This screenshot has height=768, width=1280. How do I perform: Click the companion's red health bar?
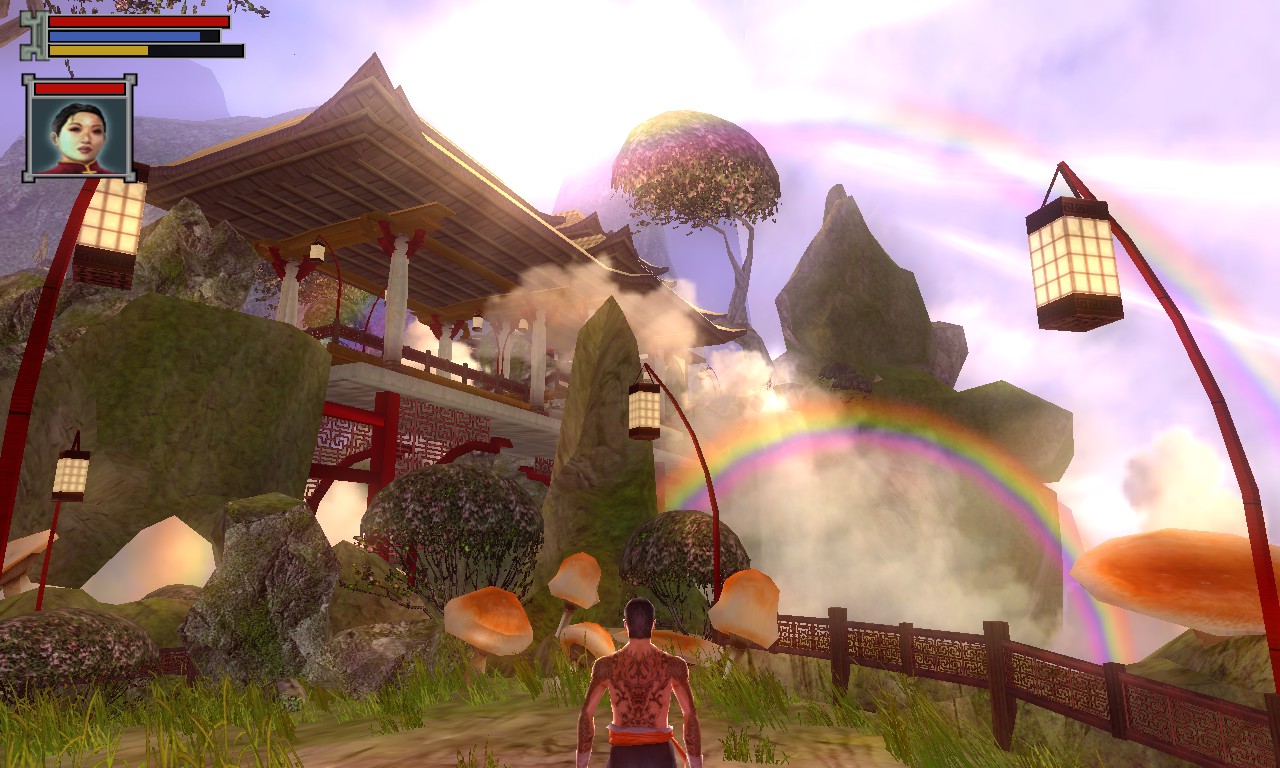click(78, 90)
